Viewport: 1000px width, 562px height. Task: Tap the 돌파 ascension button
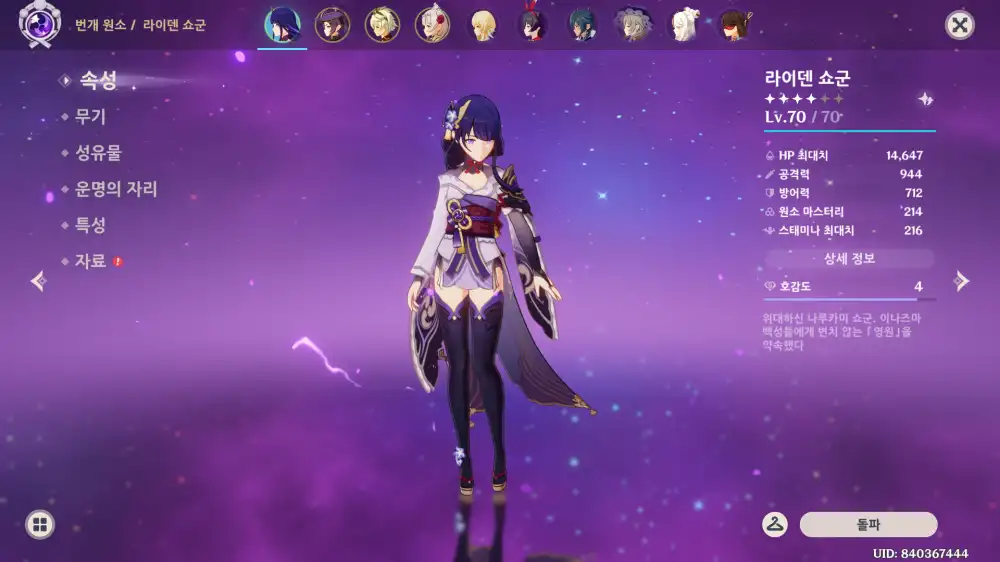pos(868,525)
